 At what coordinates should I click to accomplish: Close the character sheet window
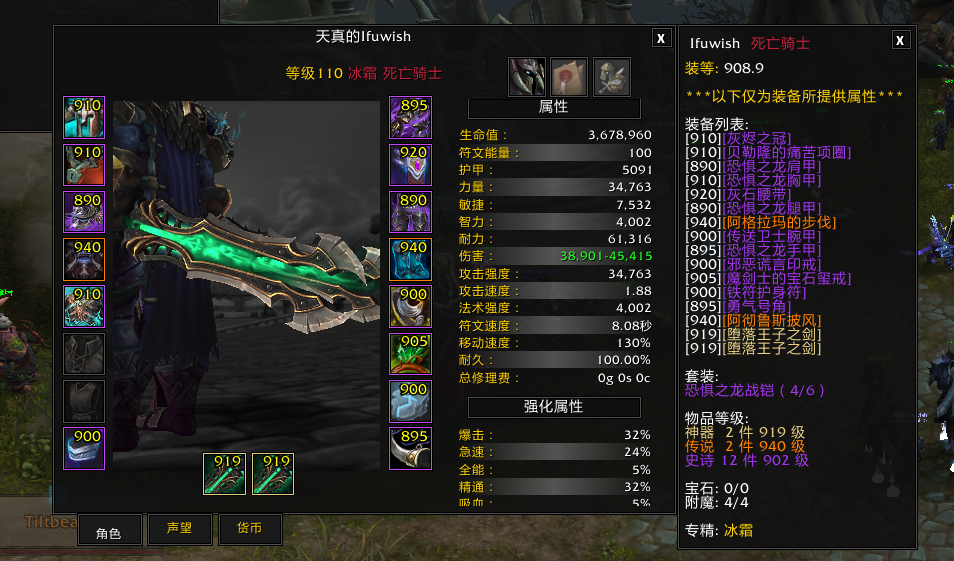(661, 38)
